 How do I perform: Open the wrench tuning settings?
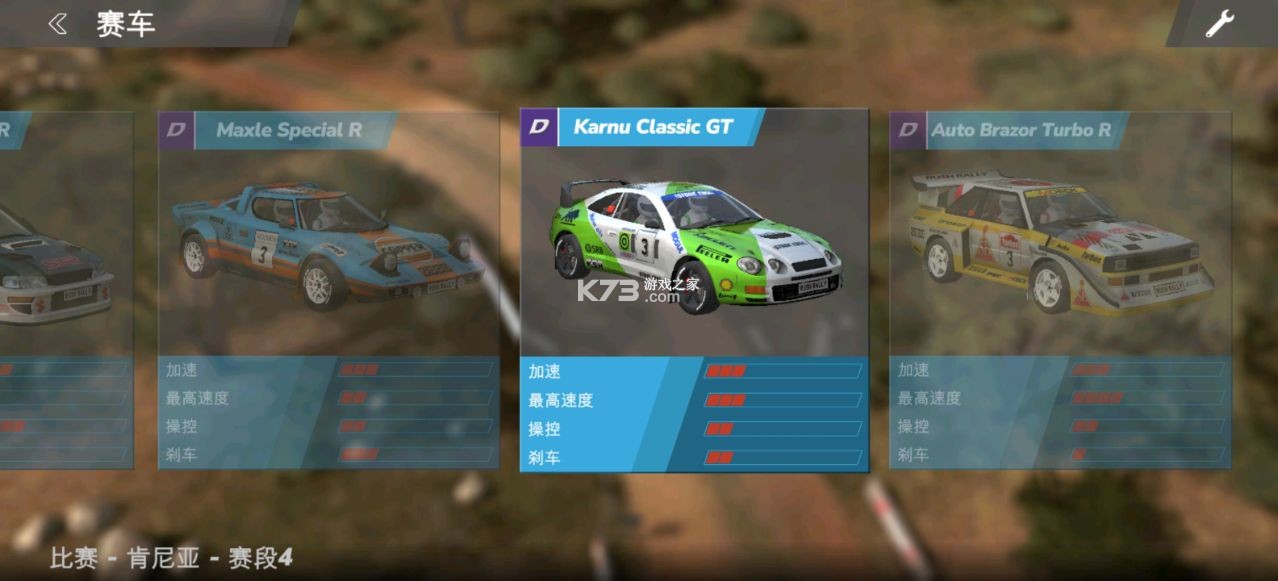(1219, 23)
